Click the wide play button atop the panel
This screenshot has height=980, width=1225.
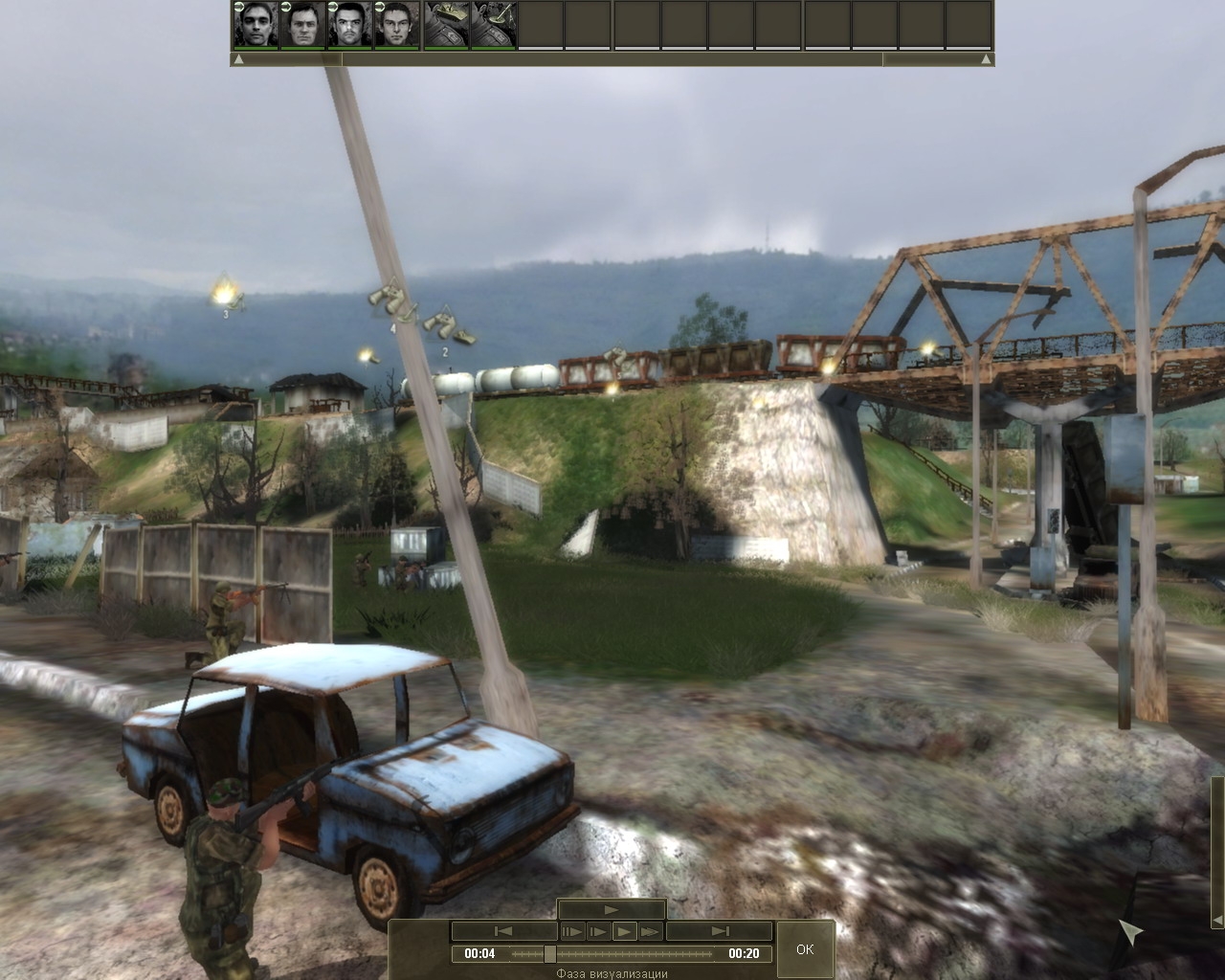click(x=612, y=910)
